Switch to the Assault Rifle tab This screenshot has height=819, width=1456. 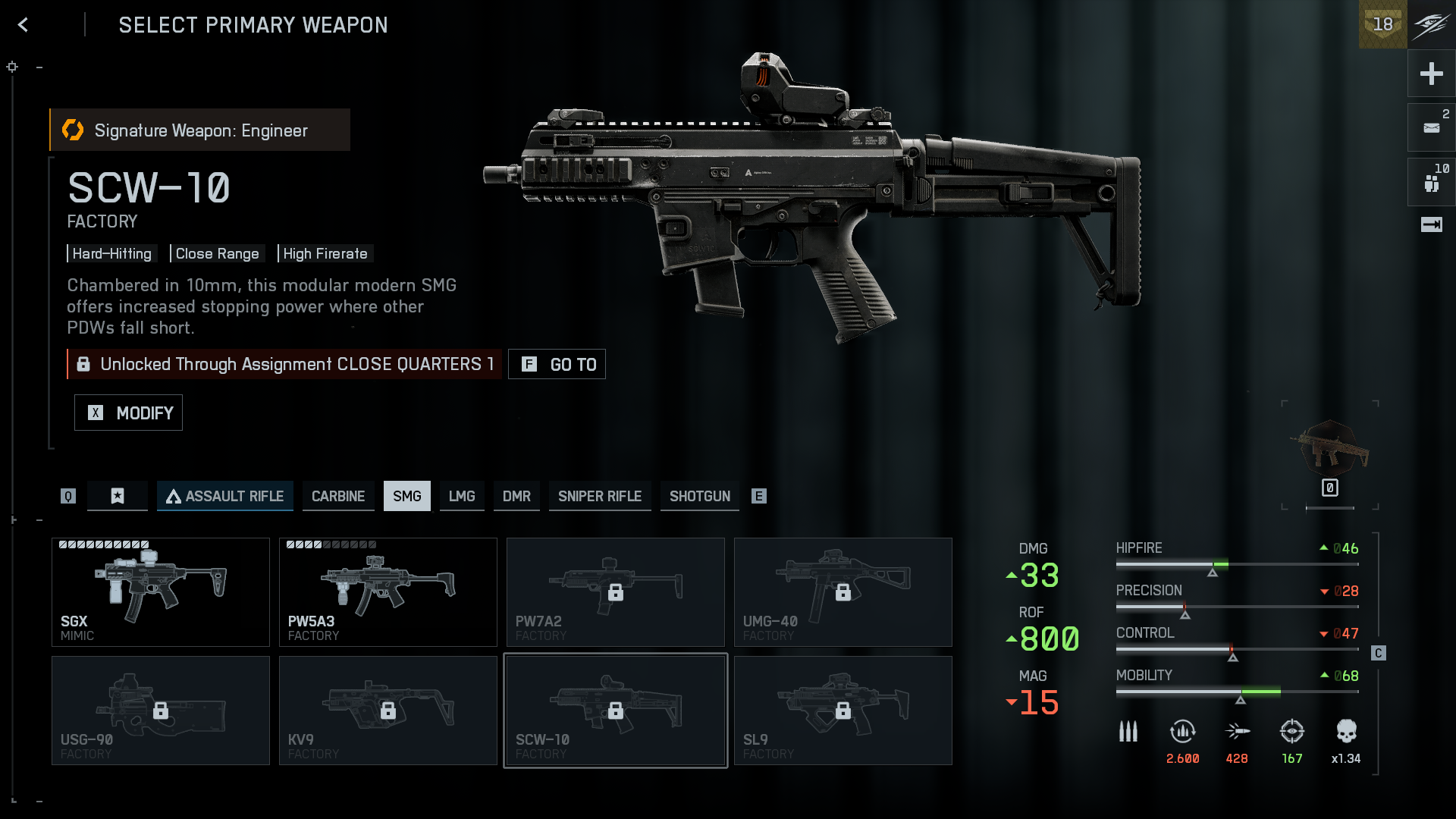224,496
